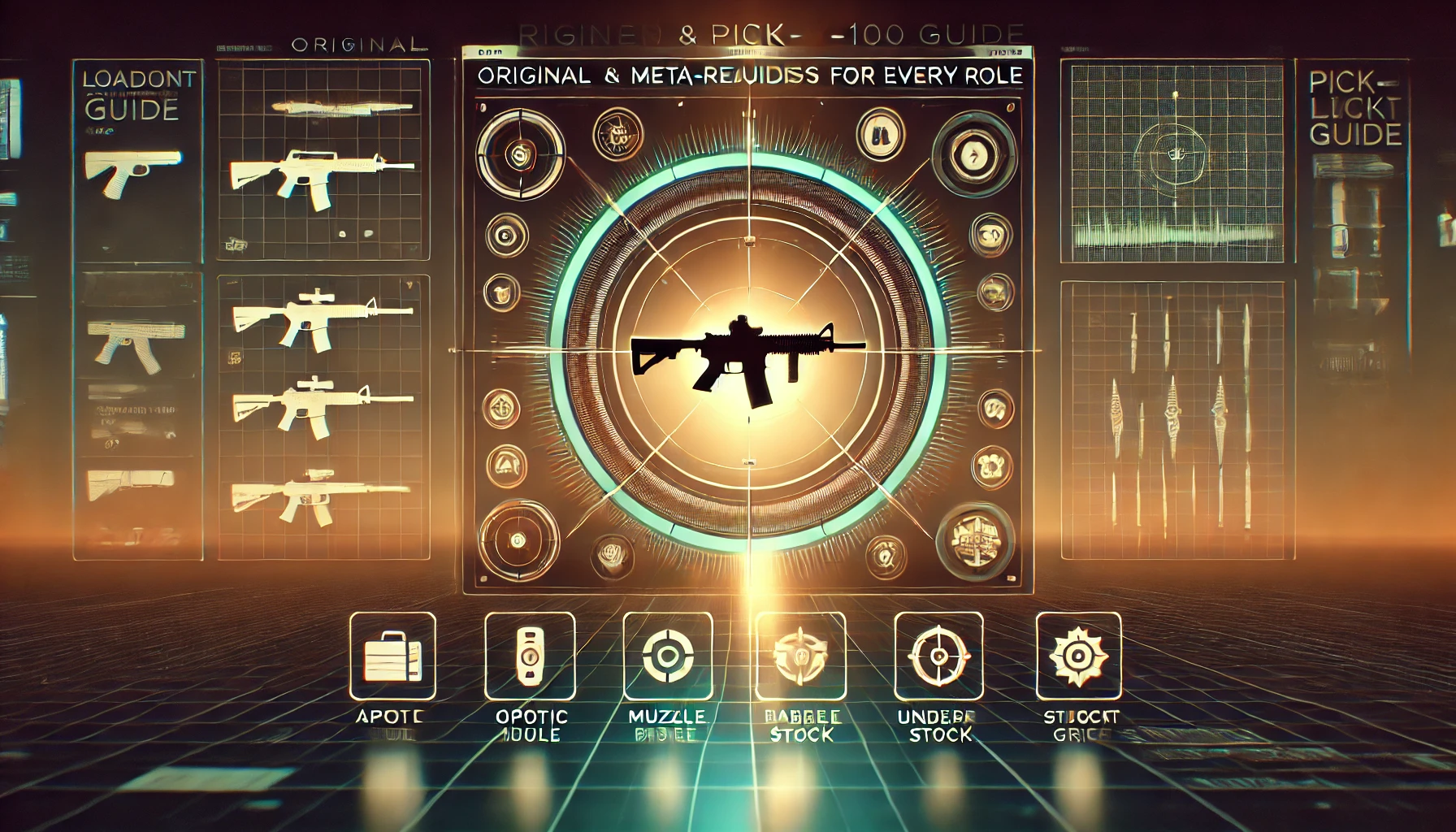Viewport: 1456px width, 832px height.
Task: Select the briefcase attachment icon
Action: click(392, 656)
